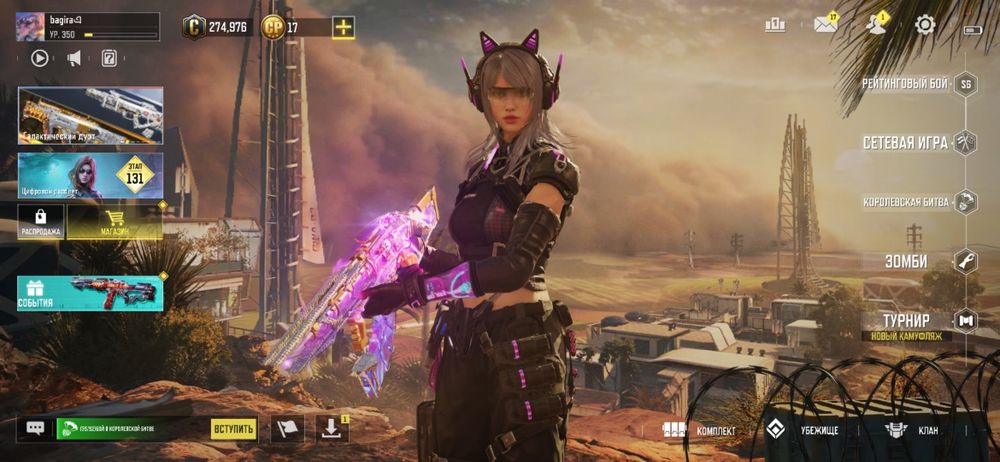
Task: Open the battle pass Этап 131 banner
Action: pyautogui.click(x=90, y=175)
